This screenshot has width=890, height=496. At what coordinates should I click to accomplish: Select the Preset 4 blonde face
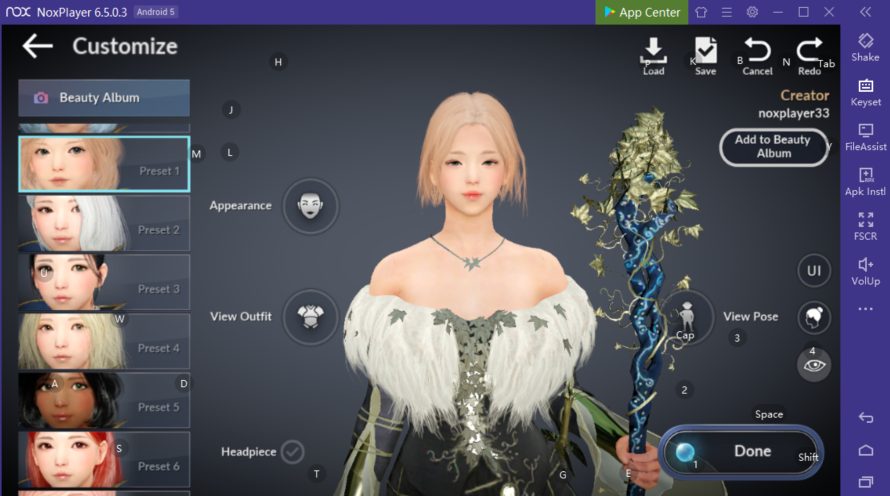[104, 341]
